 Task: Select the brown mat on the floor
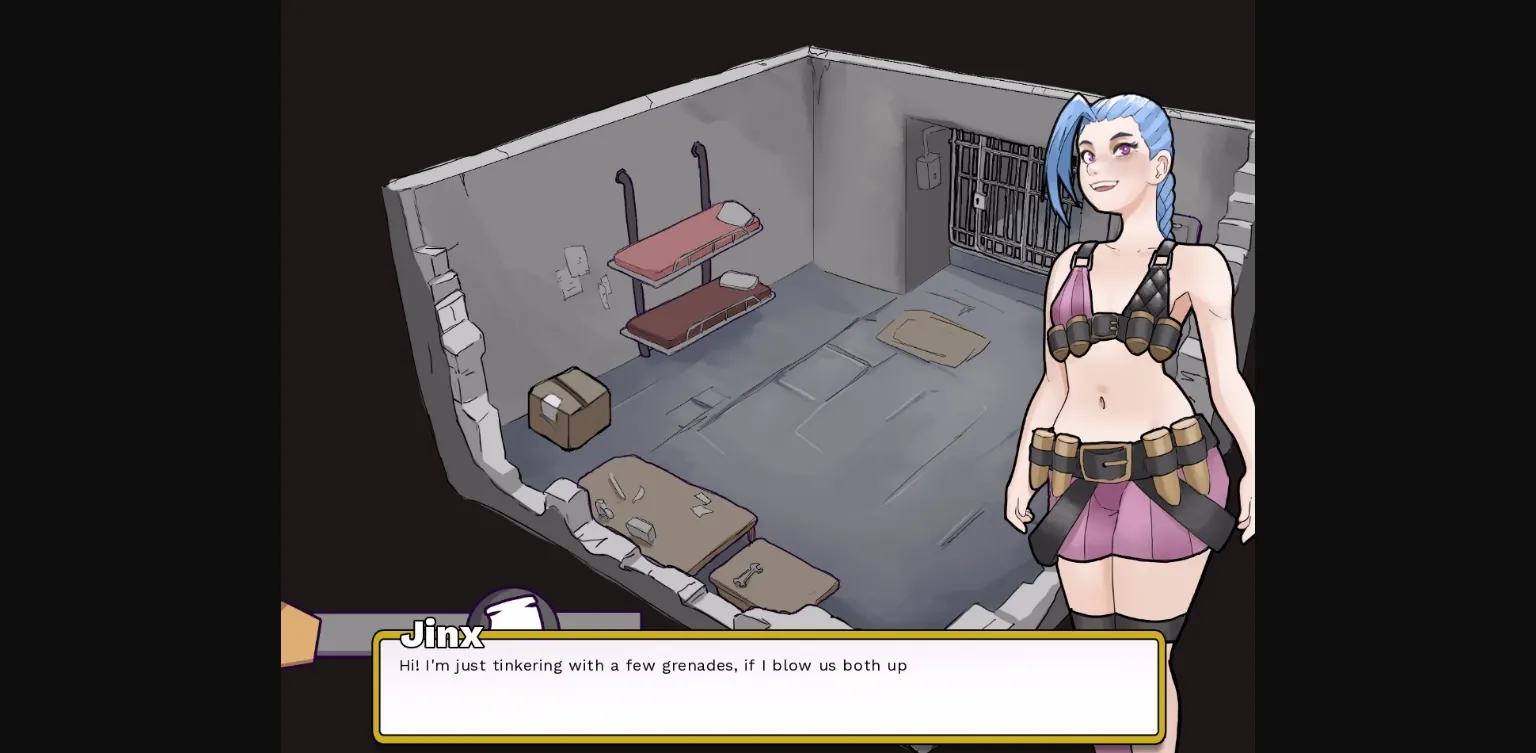tap(930, 335)
